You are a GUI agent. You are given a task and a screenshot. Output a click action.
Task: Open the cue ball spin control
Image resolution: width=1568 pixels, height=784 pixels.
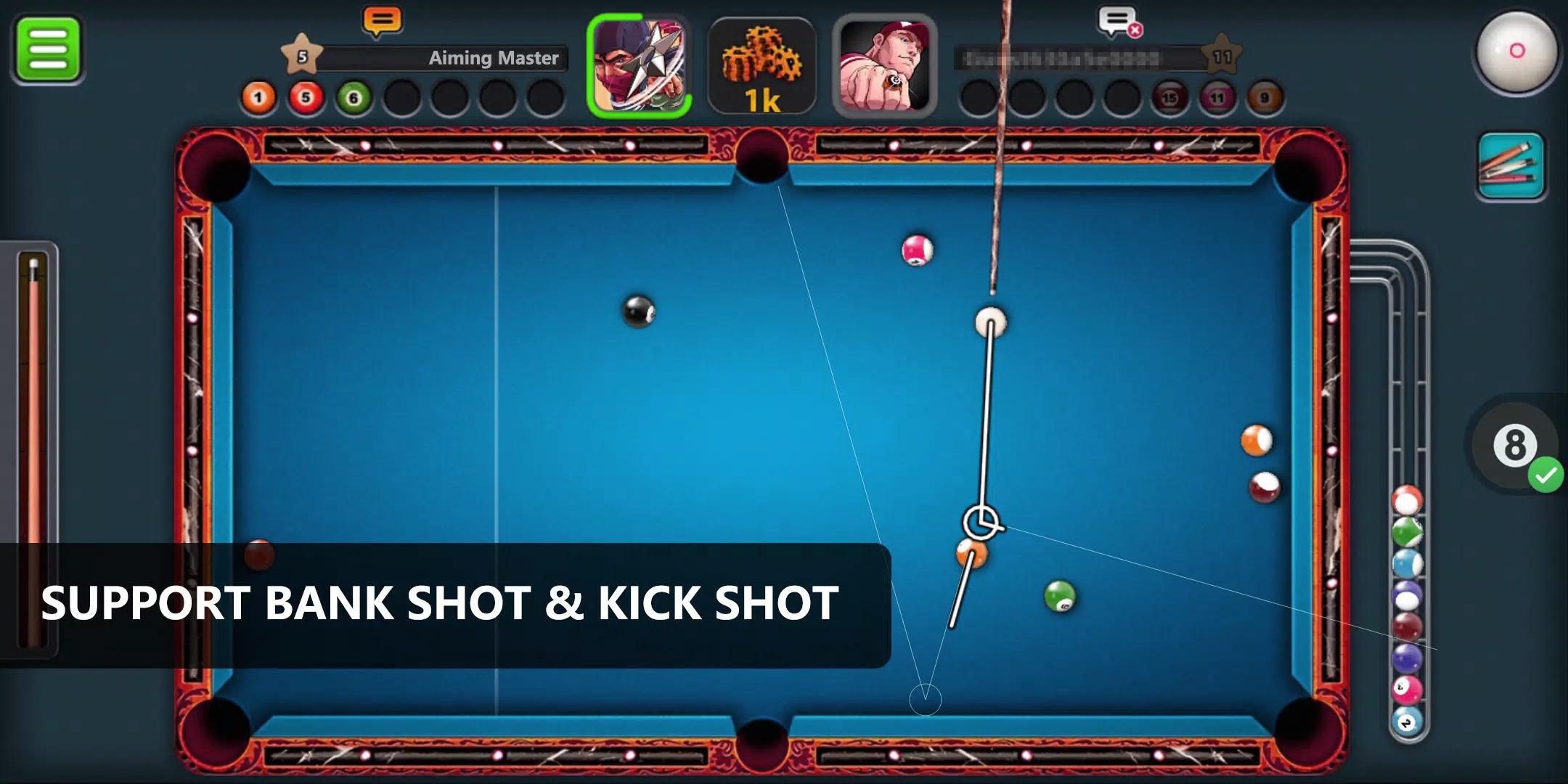[1518, 53]
